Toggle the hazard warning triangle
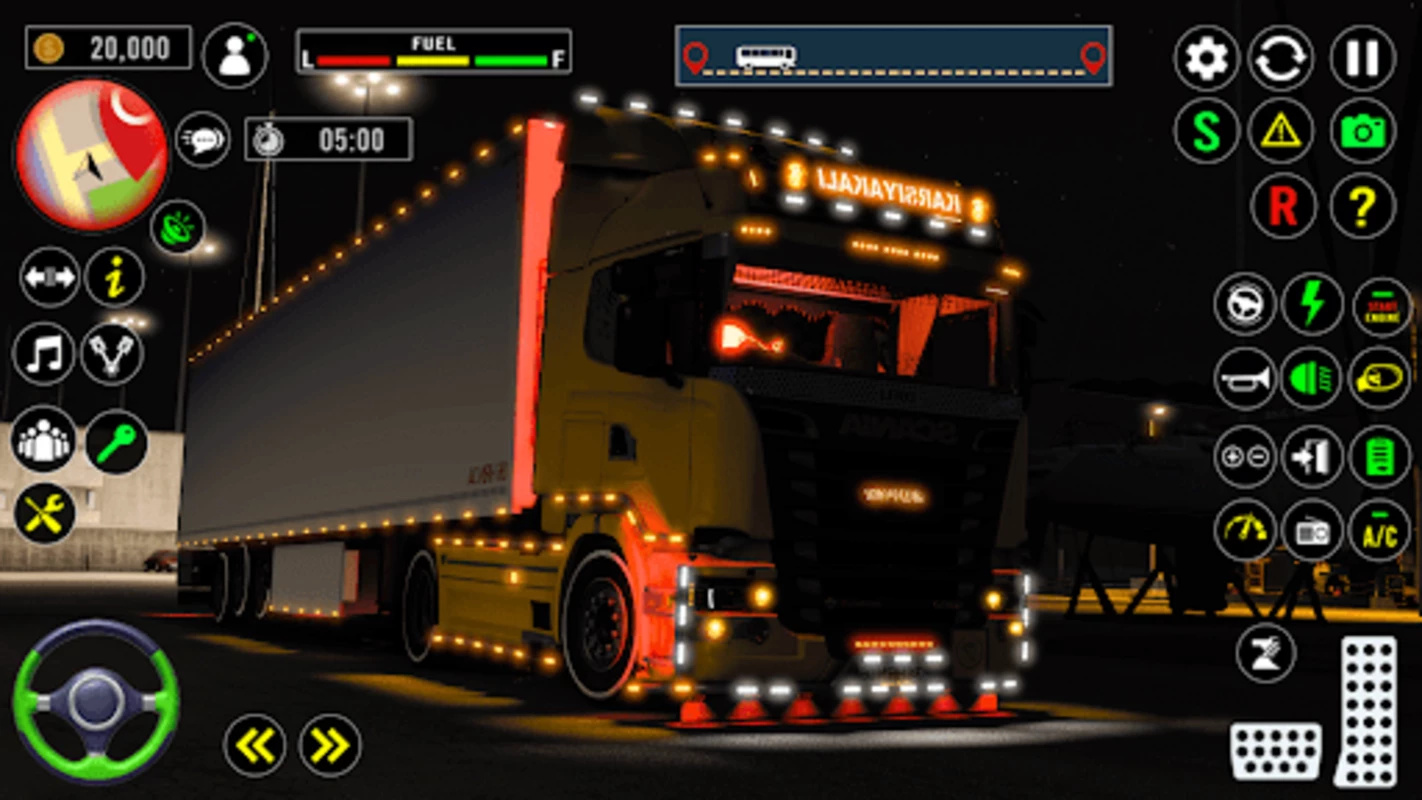Screen dimensions: 1422x800 point(1282,130)
